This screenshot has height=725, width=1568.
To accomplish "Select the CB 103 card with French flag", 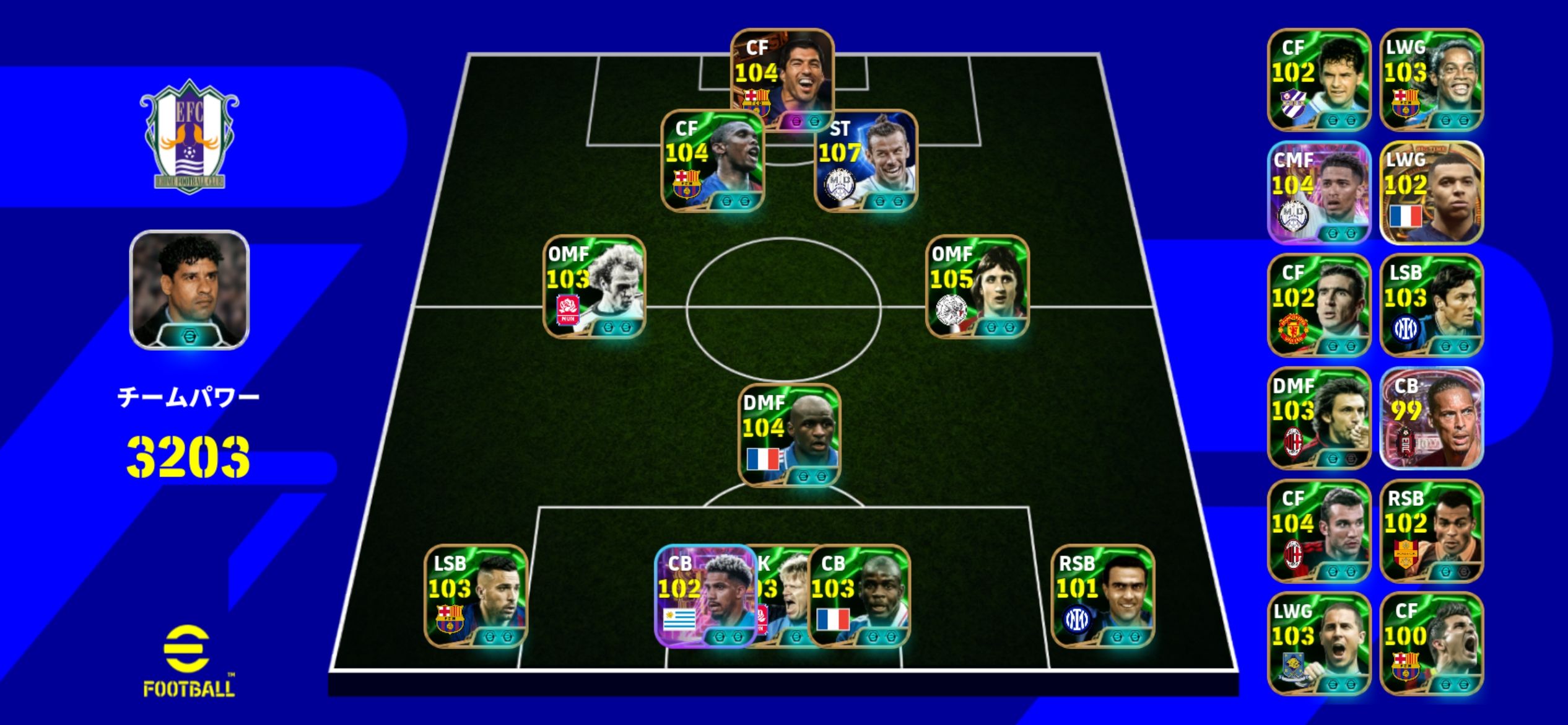I will click(859, 596).
